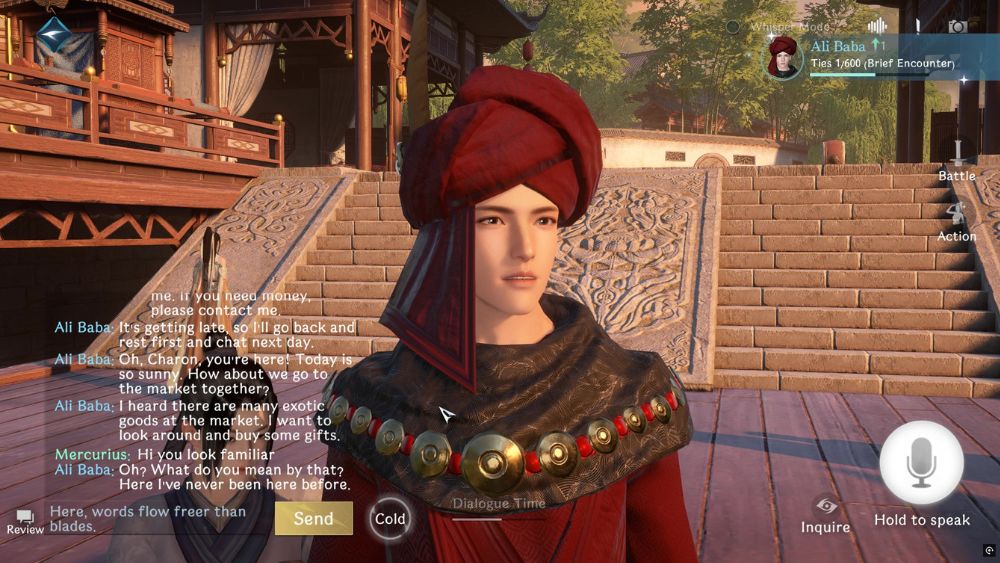Click the chat message input field
Viewport: 1000px width, 563px height.
click(x=155, y=518)
